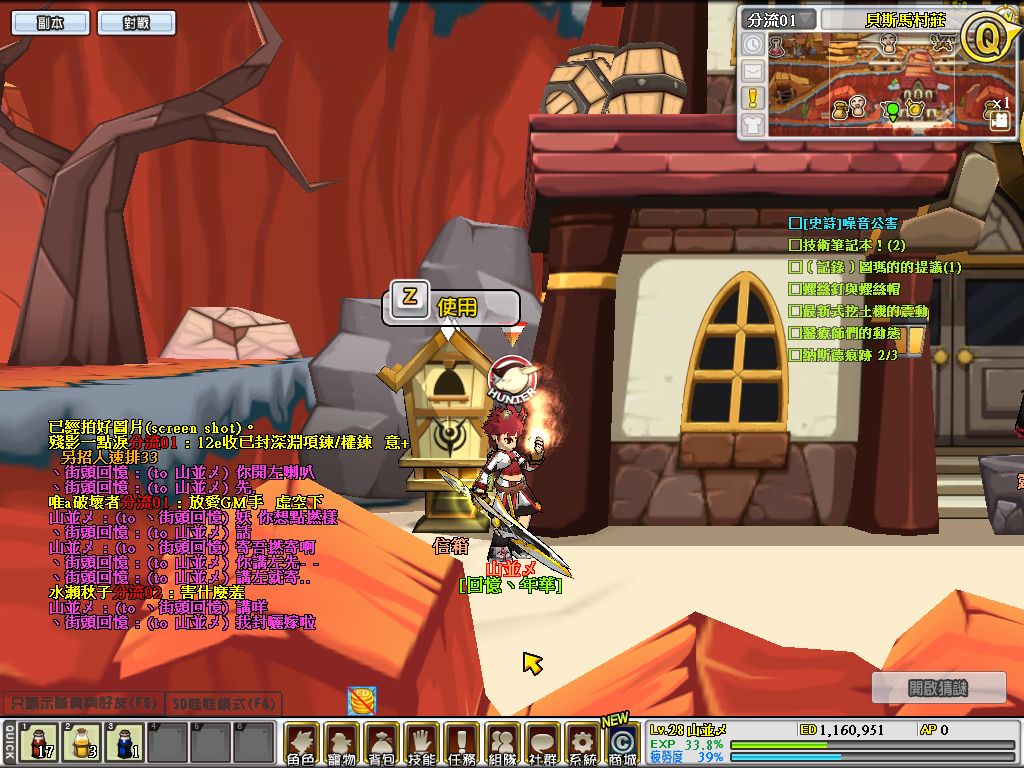Viewport: 1024px width, 768px height.
Task: Use the blue potion in quick slot 3
Action: 124,743
